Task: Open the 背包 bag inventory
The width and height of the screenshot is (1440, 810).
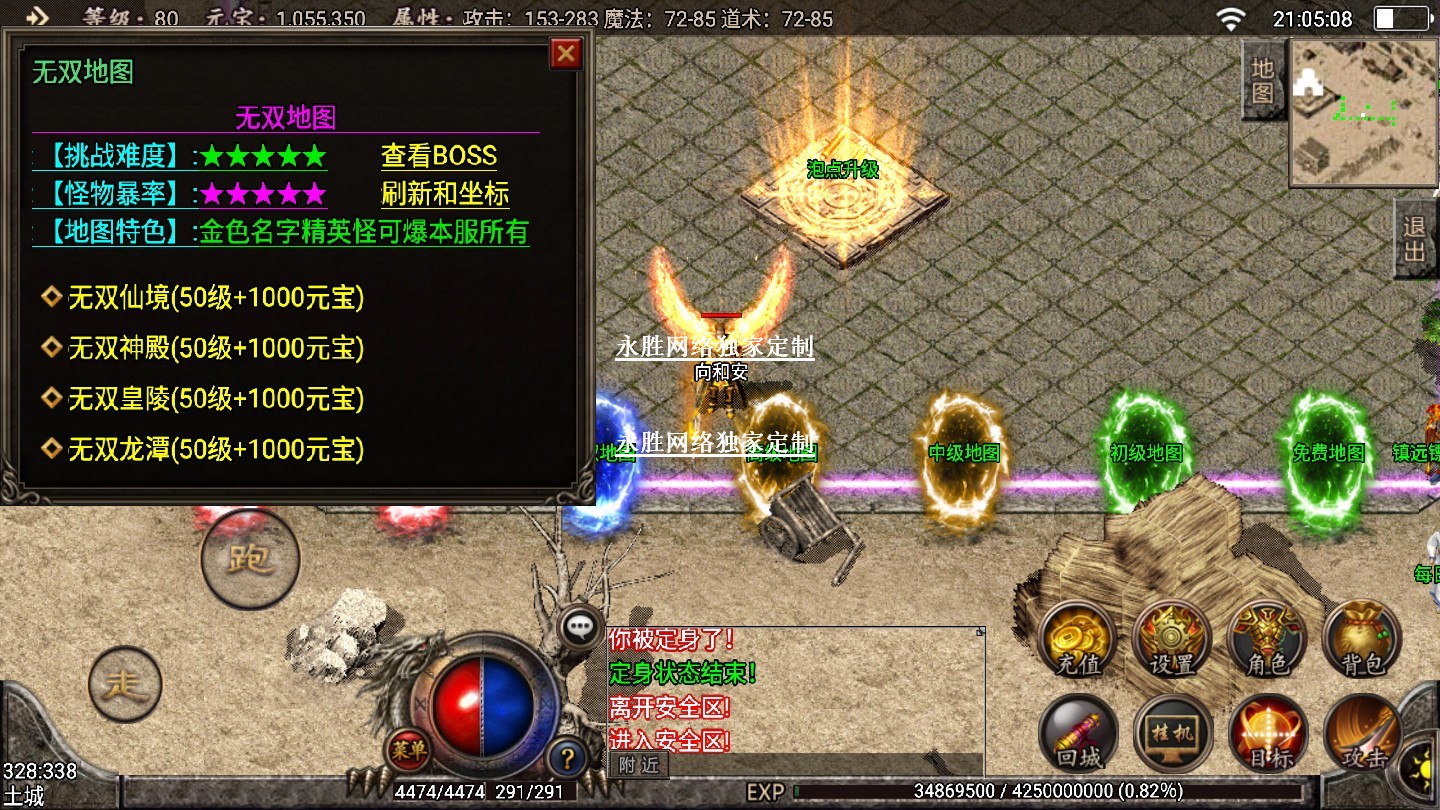Action: 1361,638
